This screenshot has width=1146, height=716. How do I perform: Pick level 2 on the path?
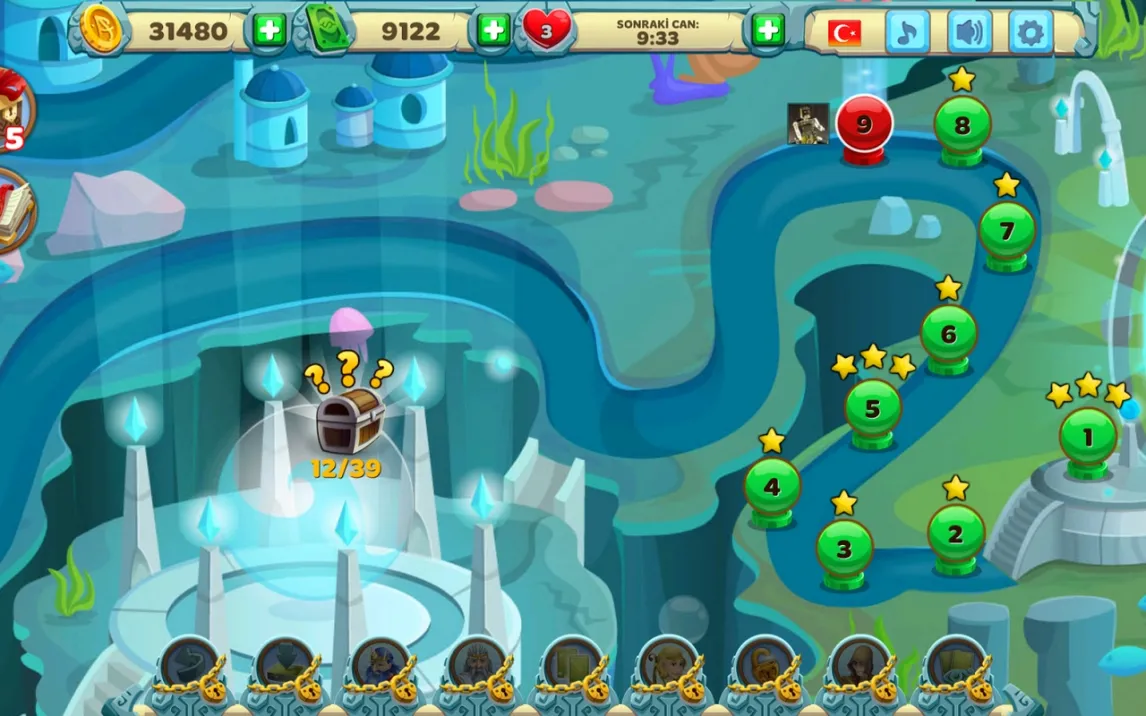tap(955, 534)
